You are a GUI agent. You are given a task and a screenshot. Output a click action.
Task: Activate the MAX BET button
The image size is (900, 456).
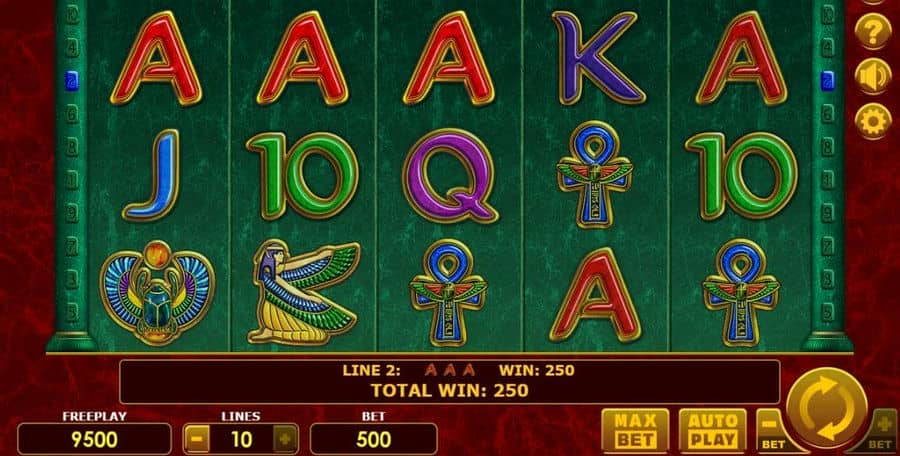click(635, 429)
